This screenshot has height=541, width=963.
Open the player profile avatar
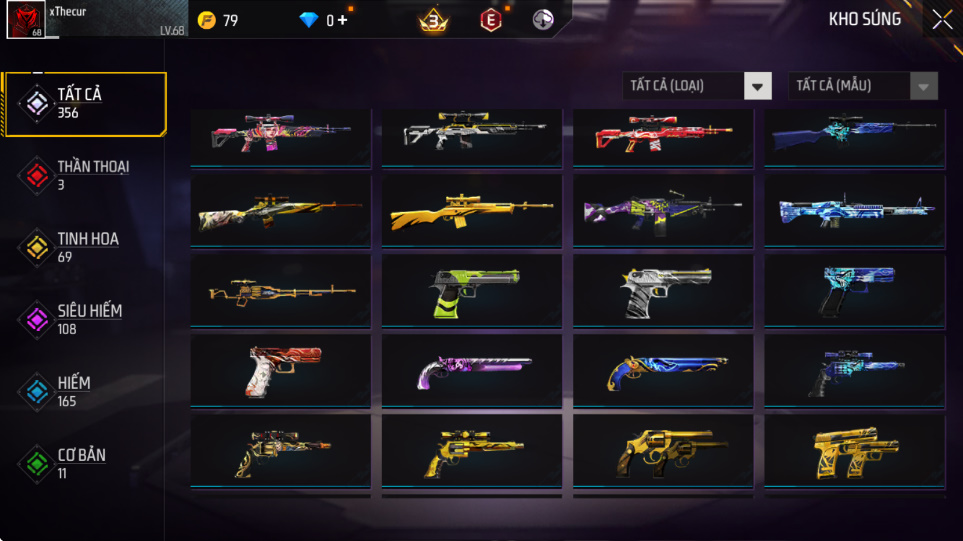click(x=25, y=21)
